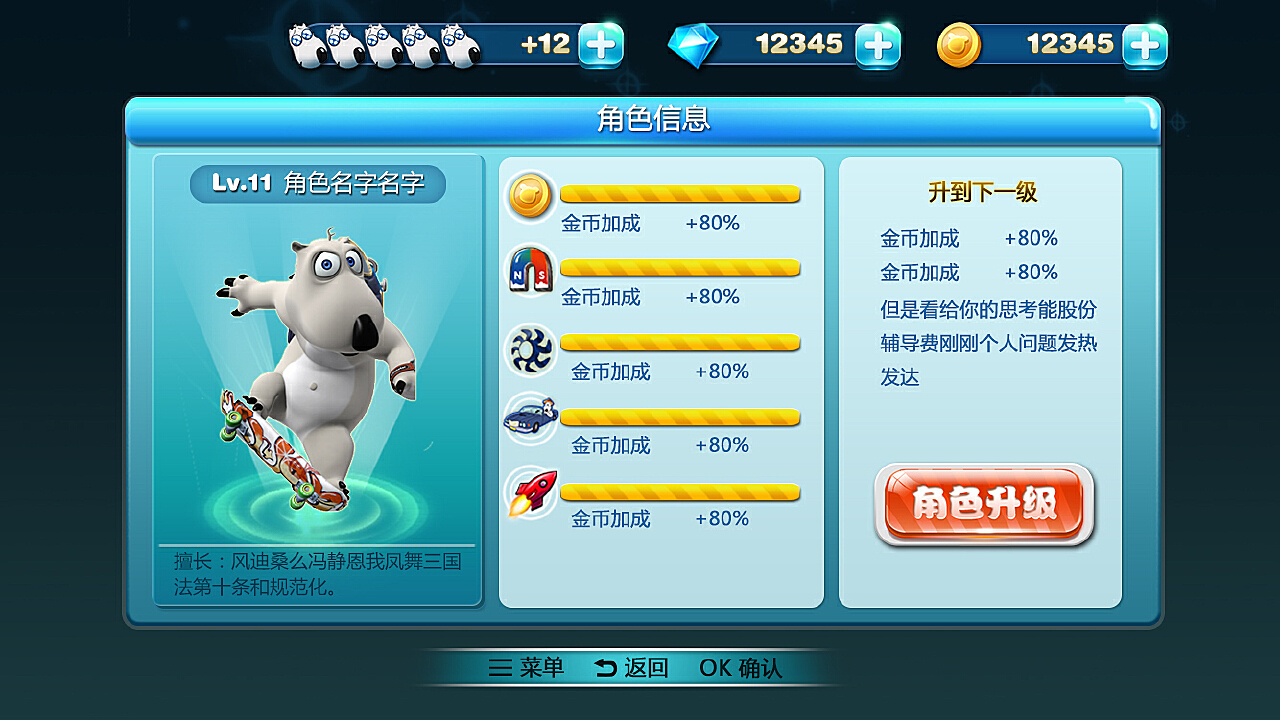This screenshot has height=720, width=1280.
Task: Buy more diamonds with the plus button
Action: click(878, 45)
